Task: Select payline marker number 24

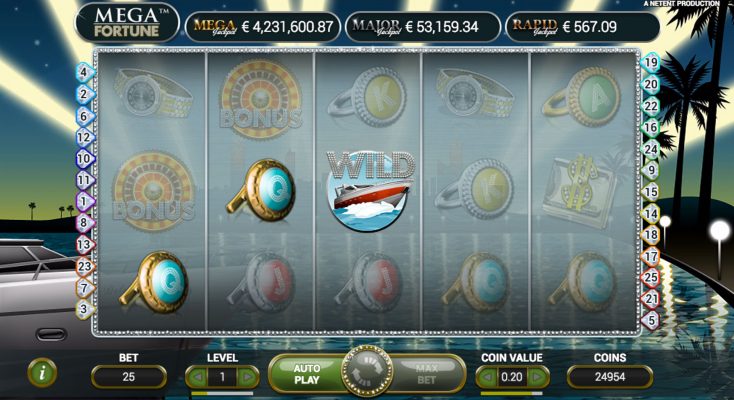Action: click(x=652, y=149)
